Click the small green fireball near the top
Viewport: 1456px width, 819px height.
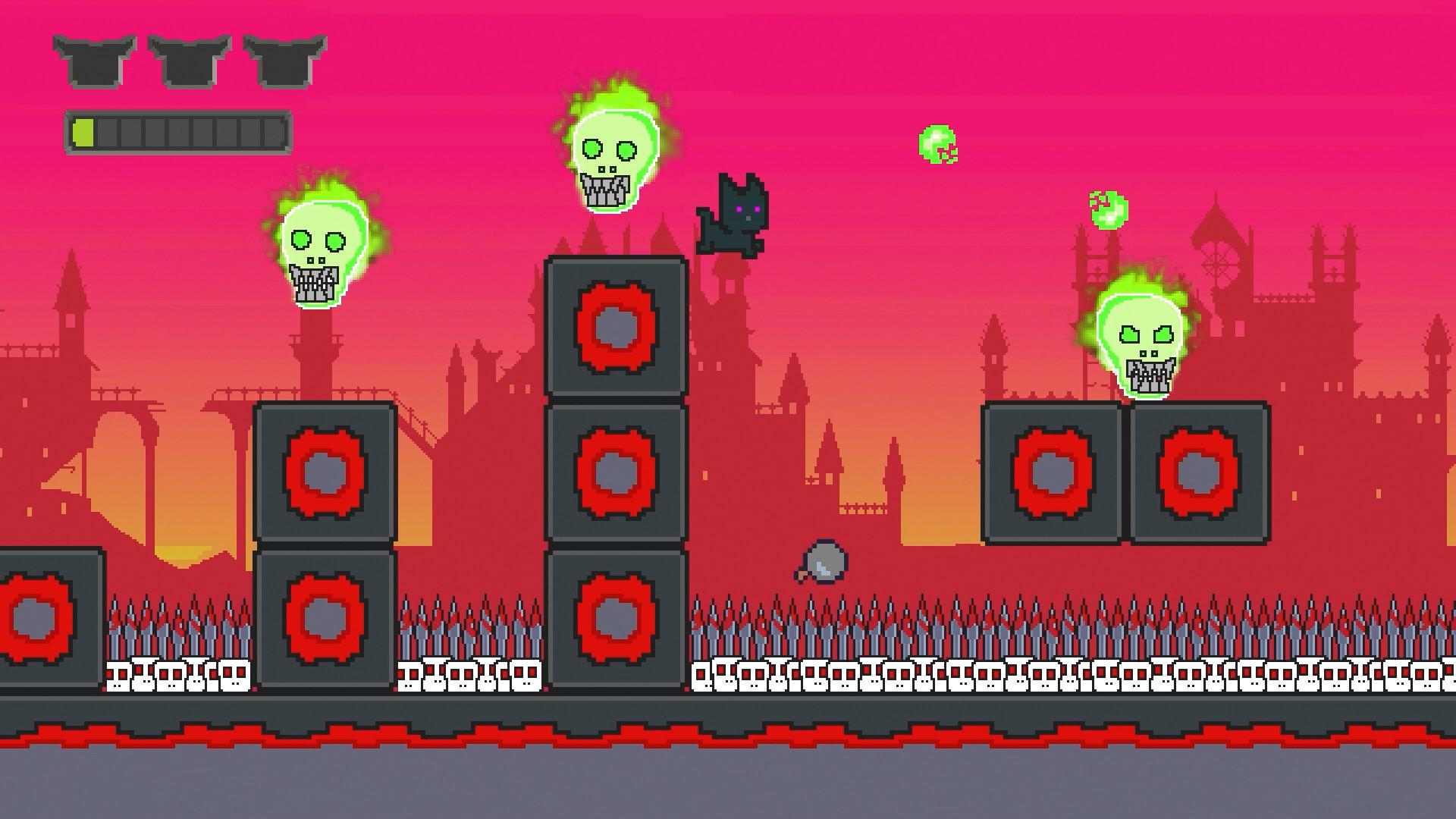pyautogui.click(x=938, y=144)
